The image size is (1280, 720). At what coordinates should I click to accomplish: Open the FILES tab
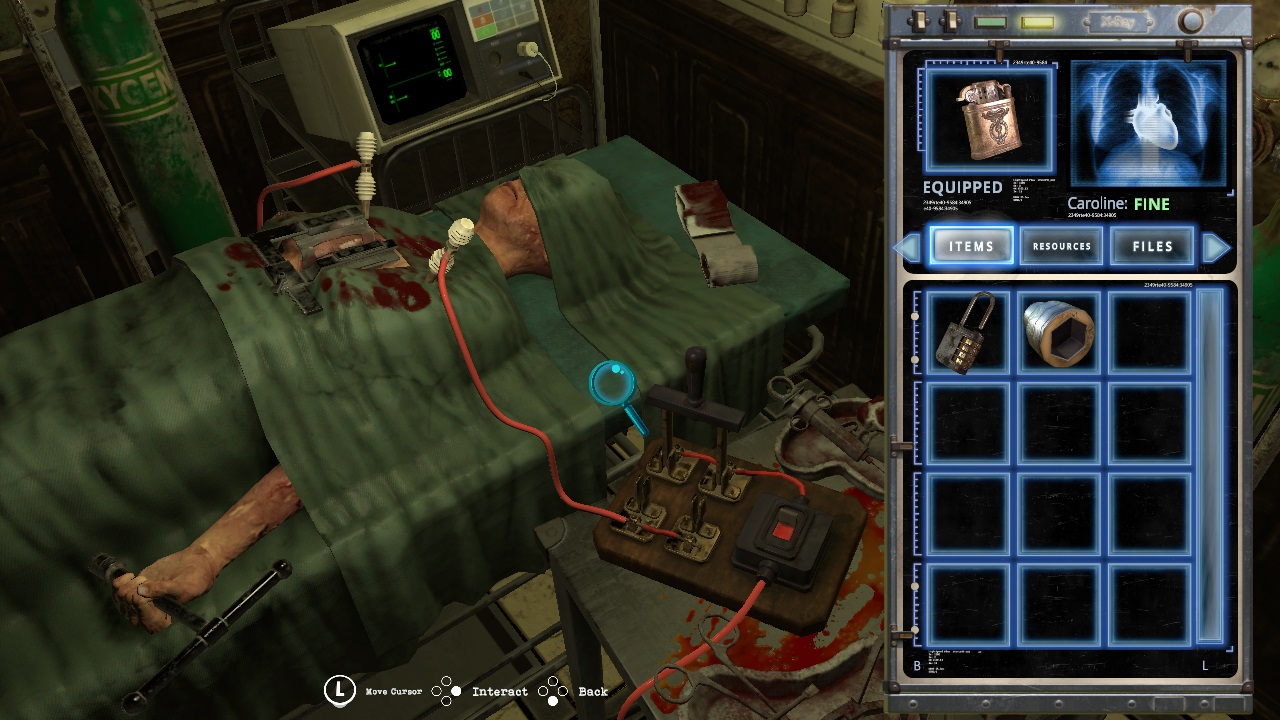click(1152, 245)
